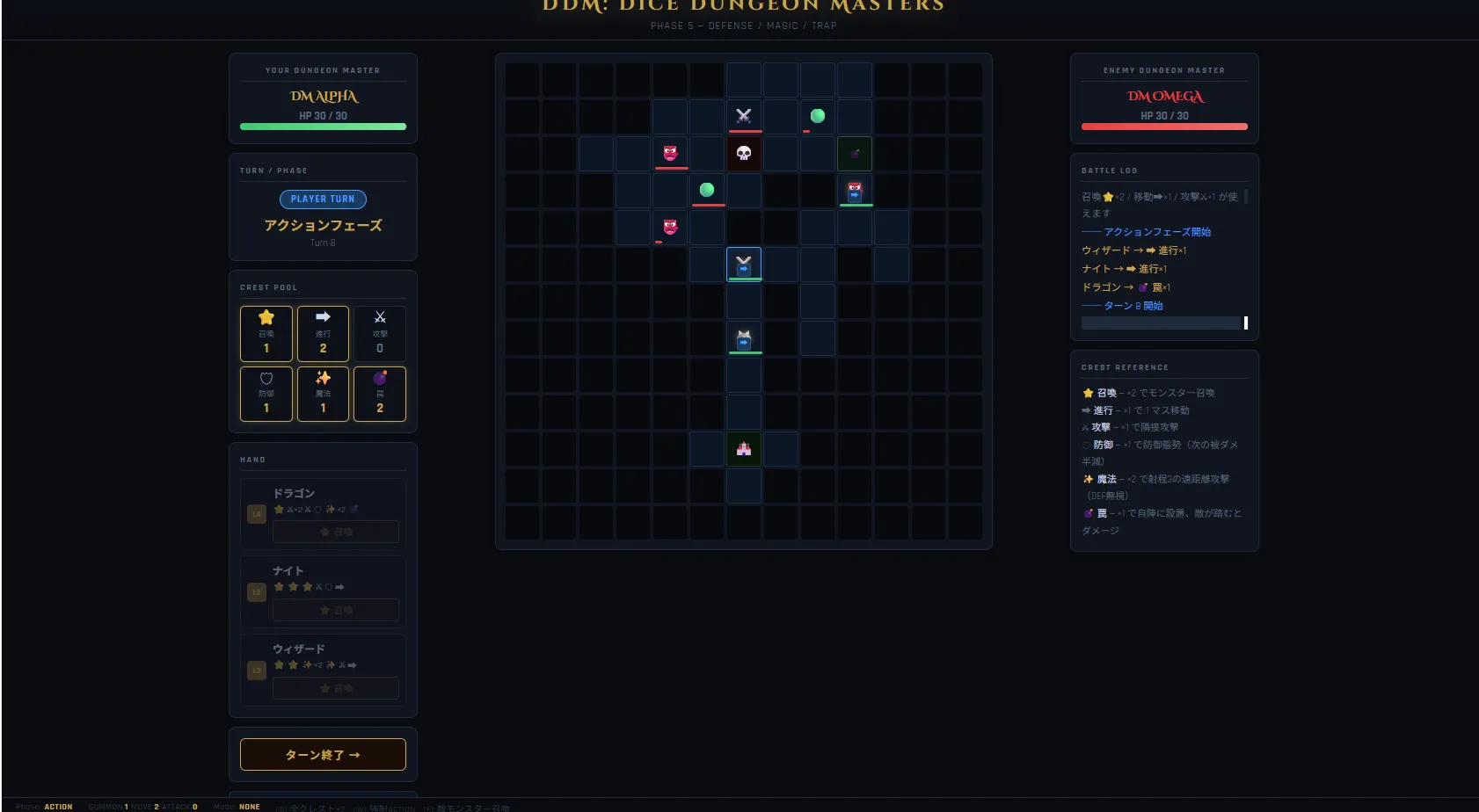
Task: Focus the battle log input bar
Action: coord(1161,323)
